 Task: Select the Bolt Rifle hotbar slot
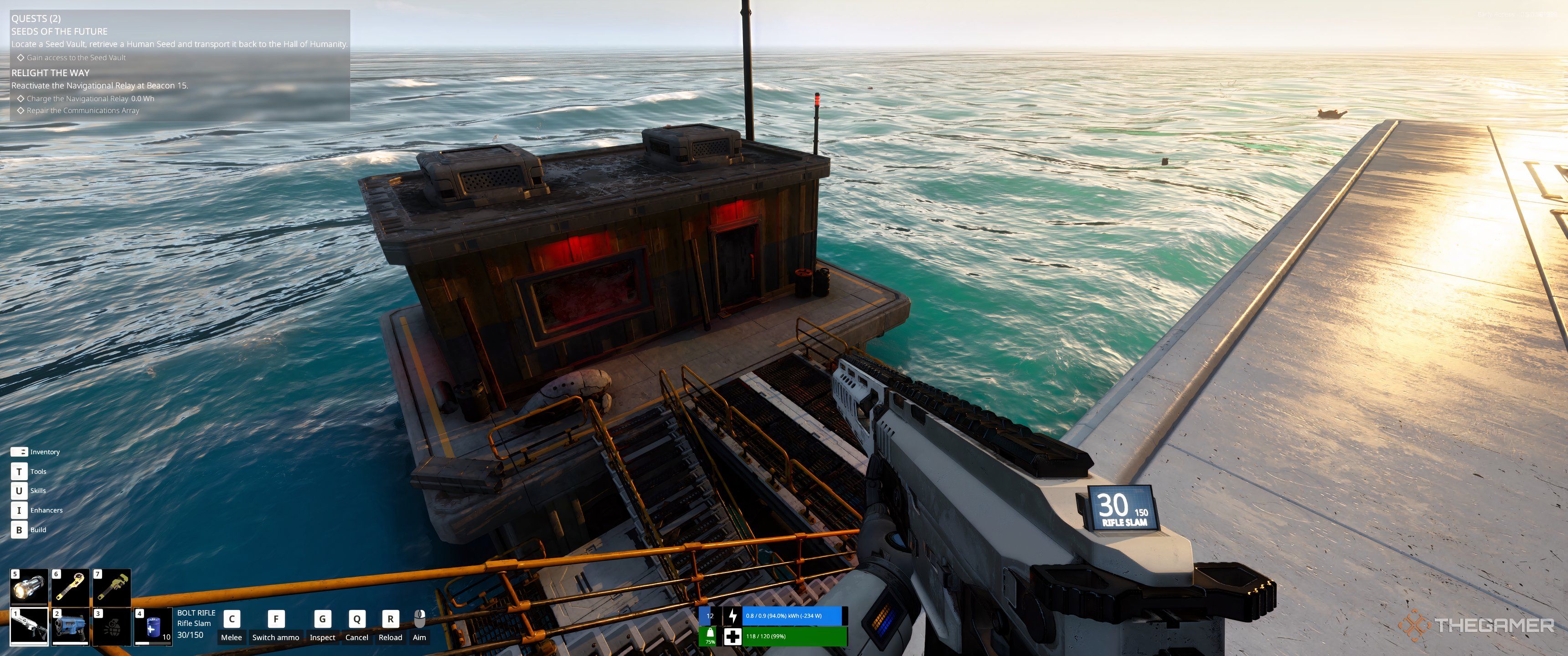click(29, 626)
